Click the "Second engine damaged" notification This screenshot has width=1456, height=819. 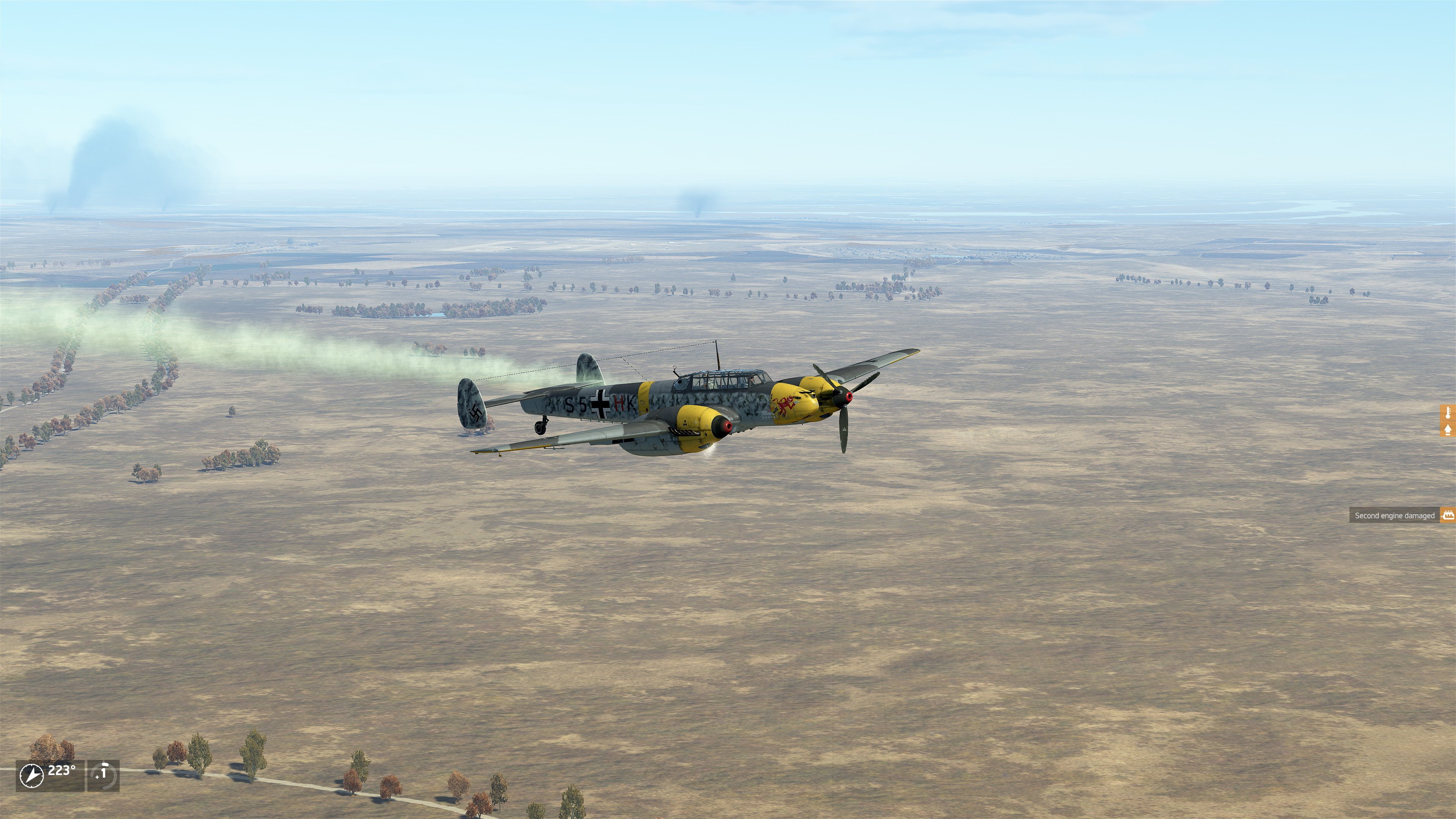[1394, 516]
